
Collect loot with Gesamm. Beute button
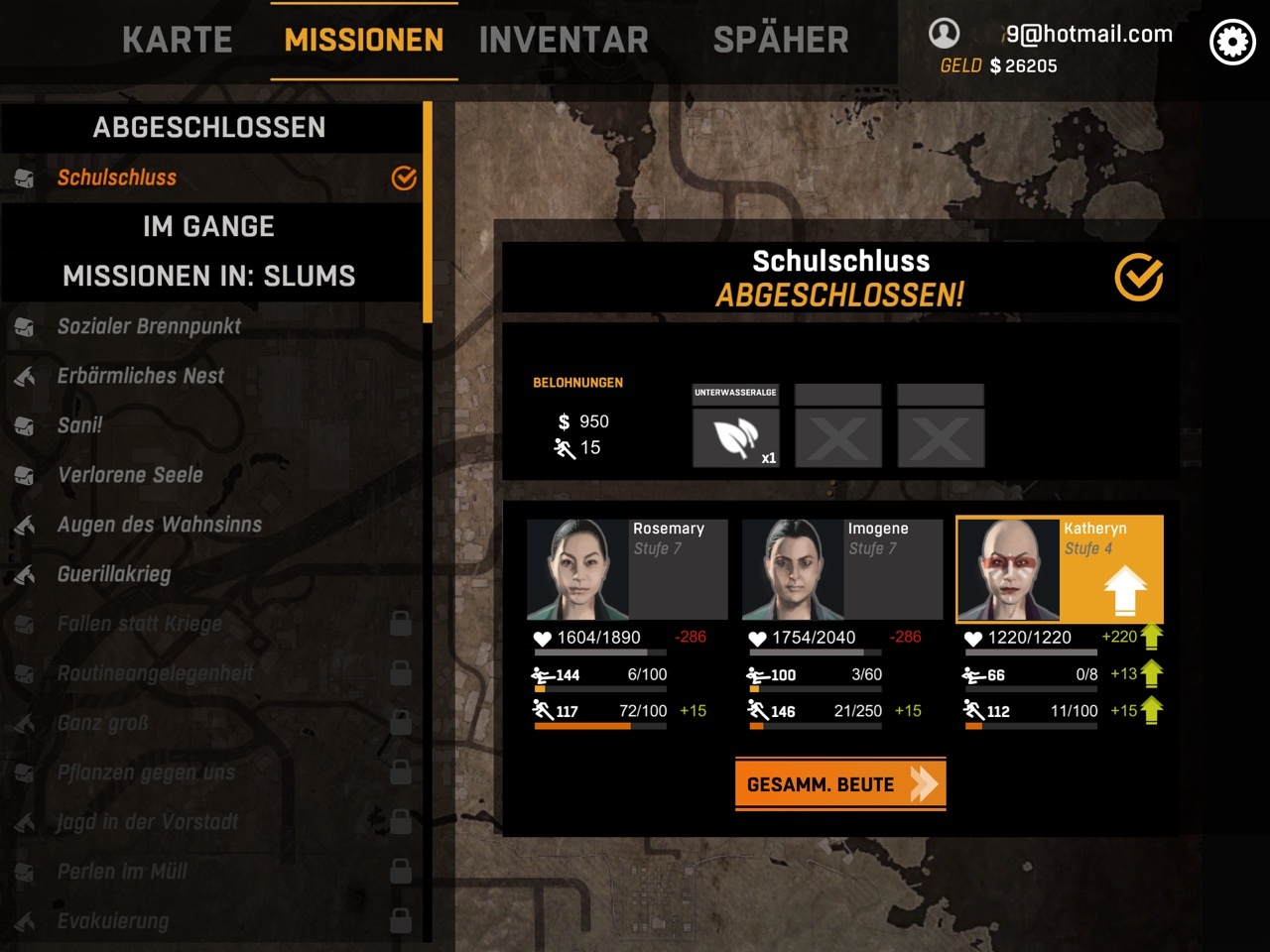(839, 784)
